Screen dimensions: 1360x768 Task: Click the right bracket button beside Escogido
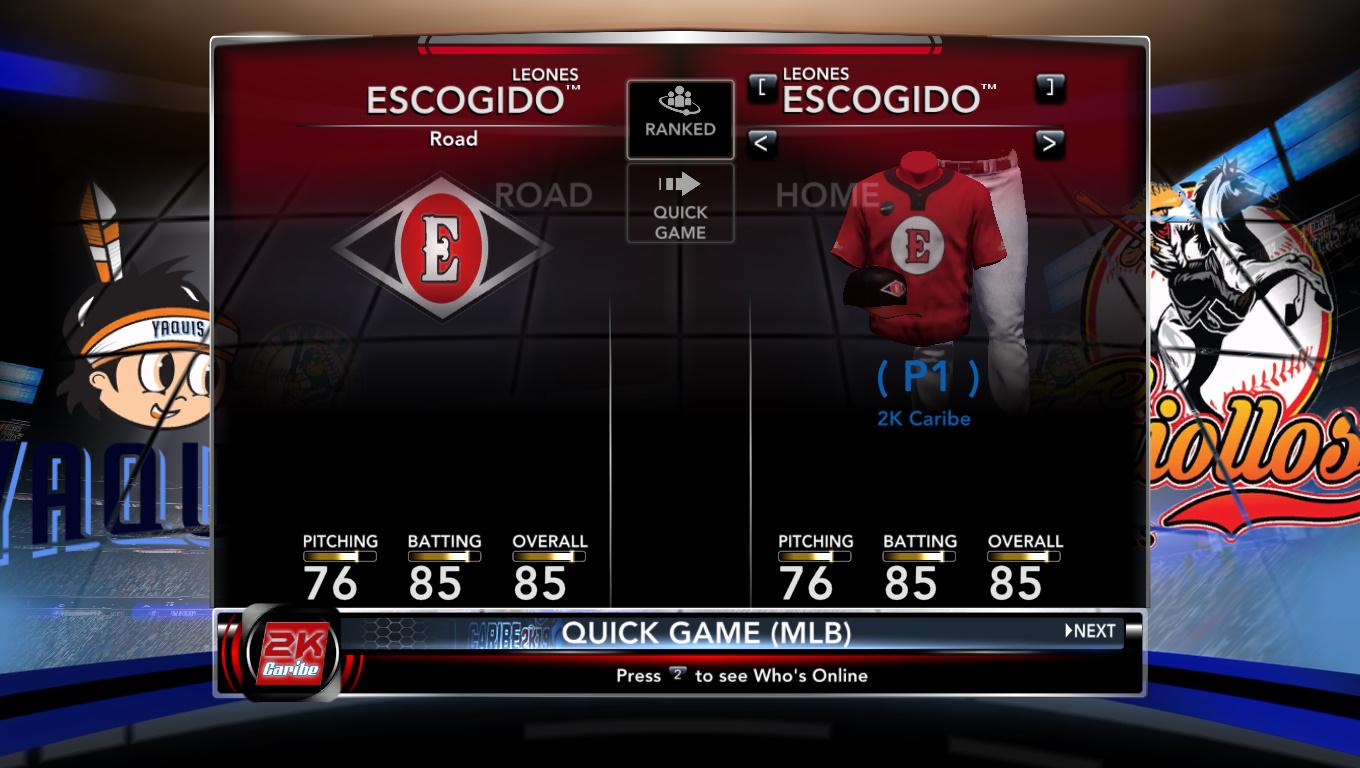coord(1049,87)
